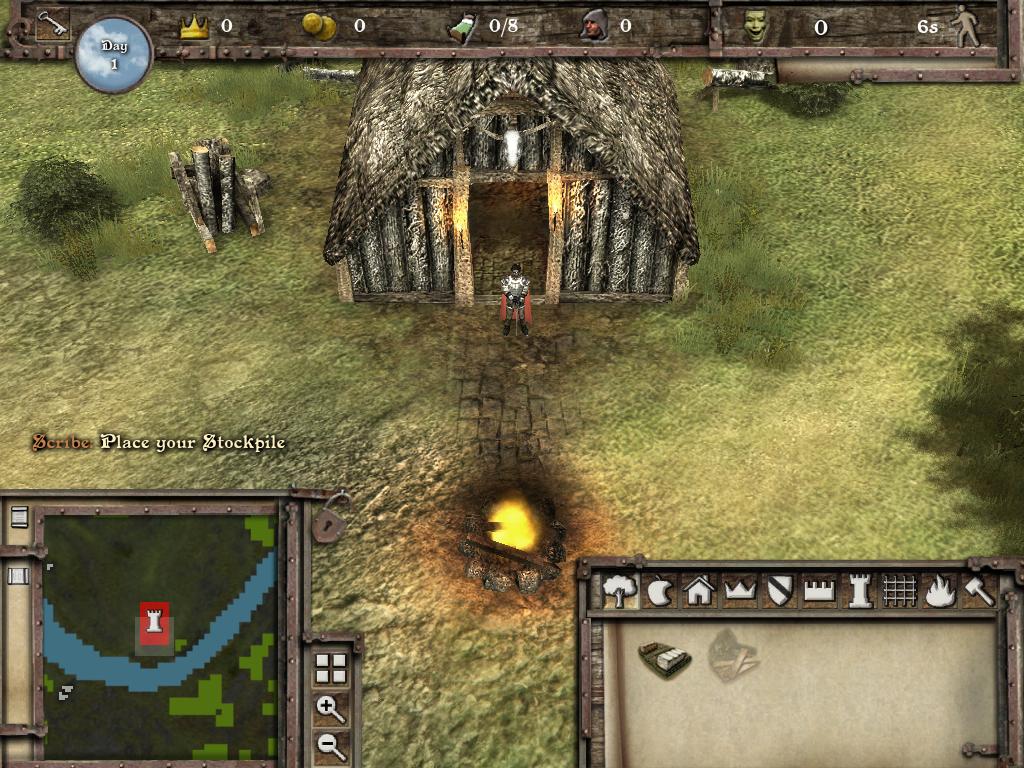Open the crown honour buildings tab

[739, 591]
